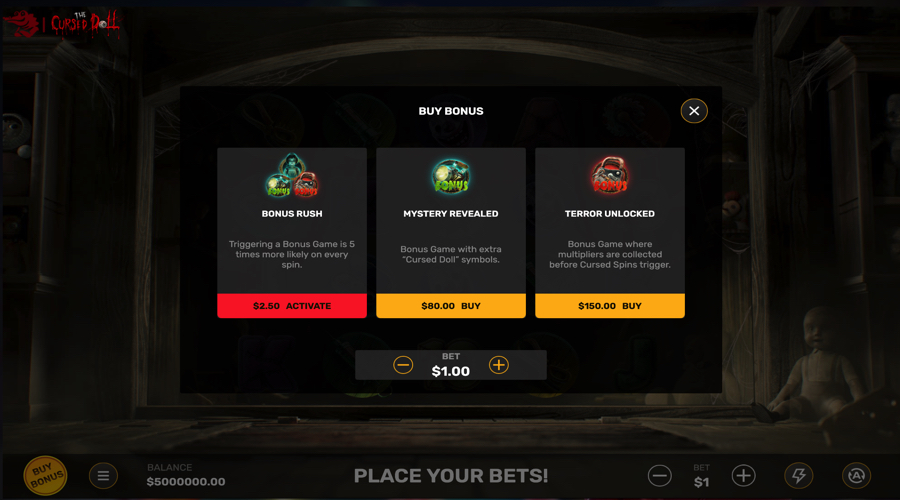Buy Mystery Revealed for $80.00

(451, 306)
